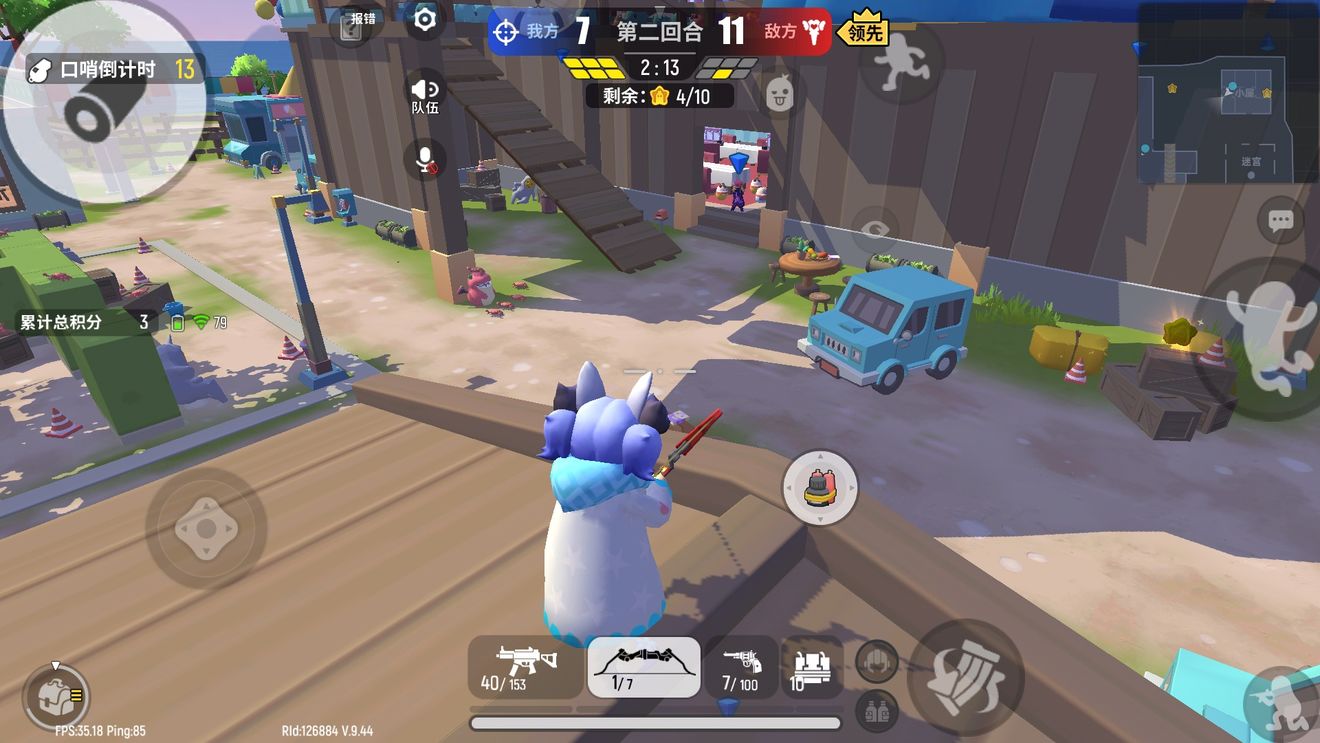1320x743 pixels.
Task: Open the minimap
Action: click(1227, 92)
